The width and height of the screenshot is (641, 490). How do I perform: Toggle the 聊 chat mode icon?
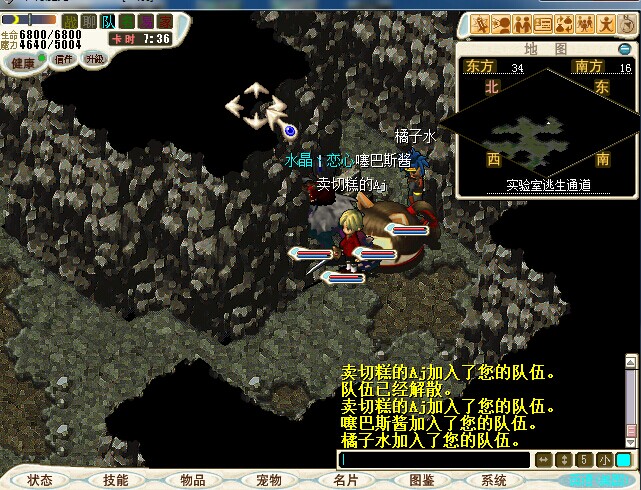[89, 21]
